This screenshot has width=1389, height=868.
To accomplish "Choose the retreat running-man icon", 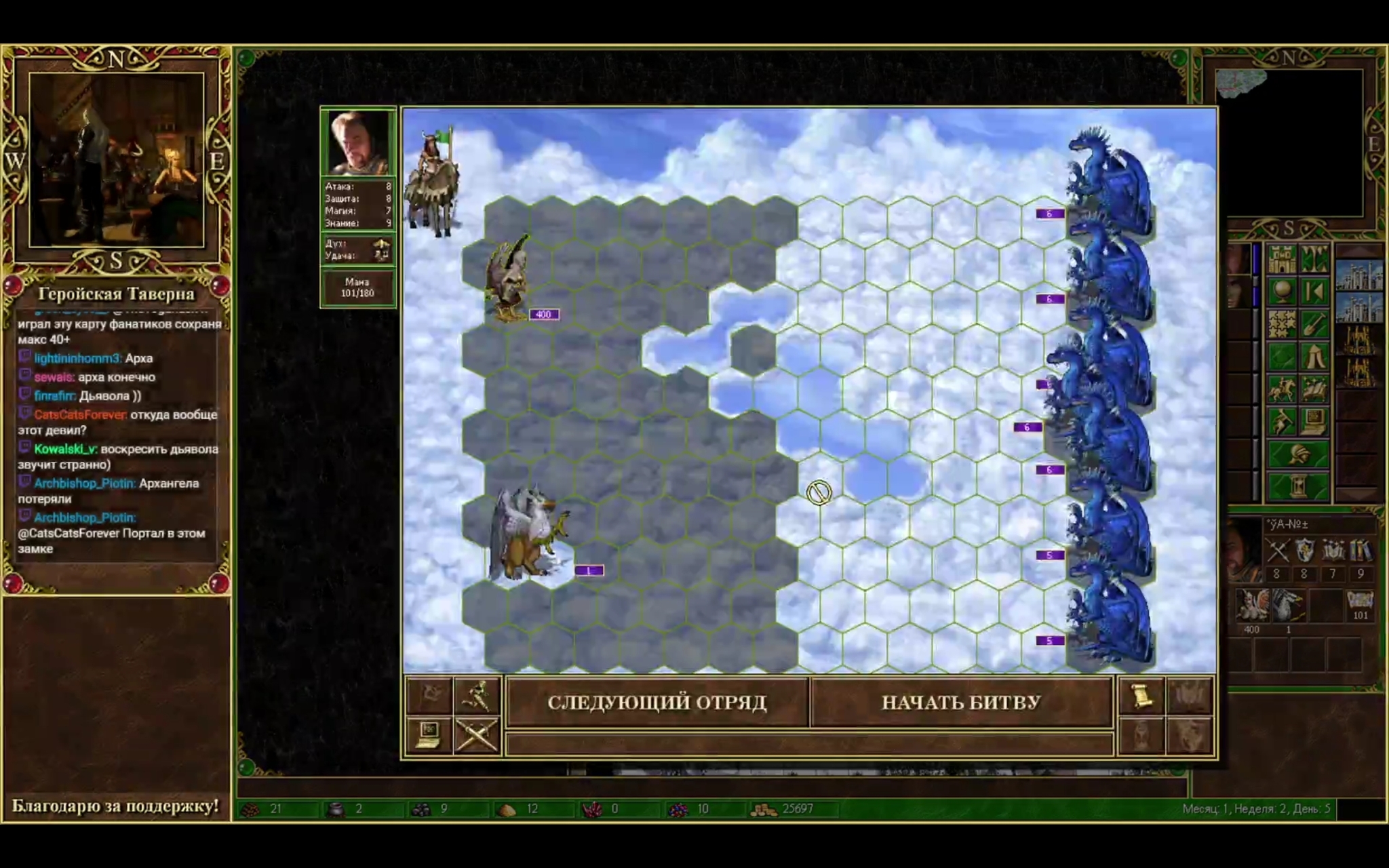I will click(x=477, y=696).
